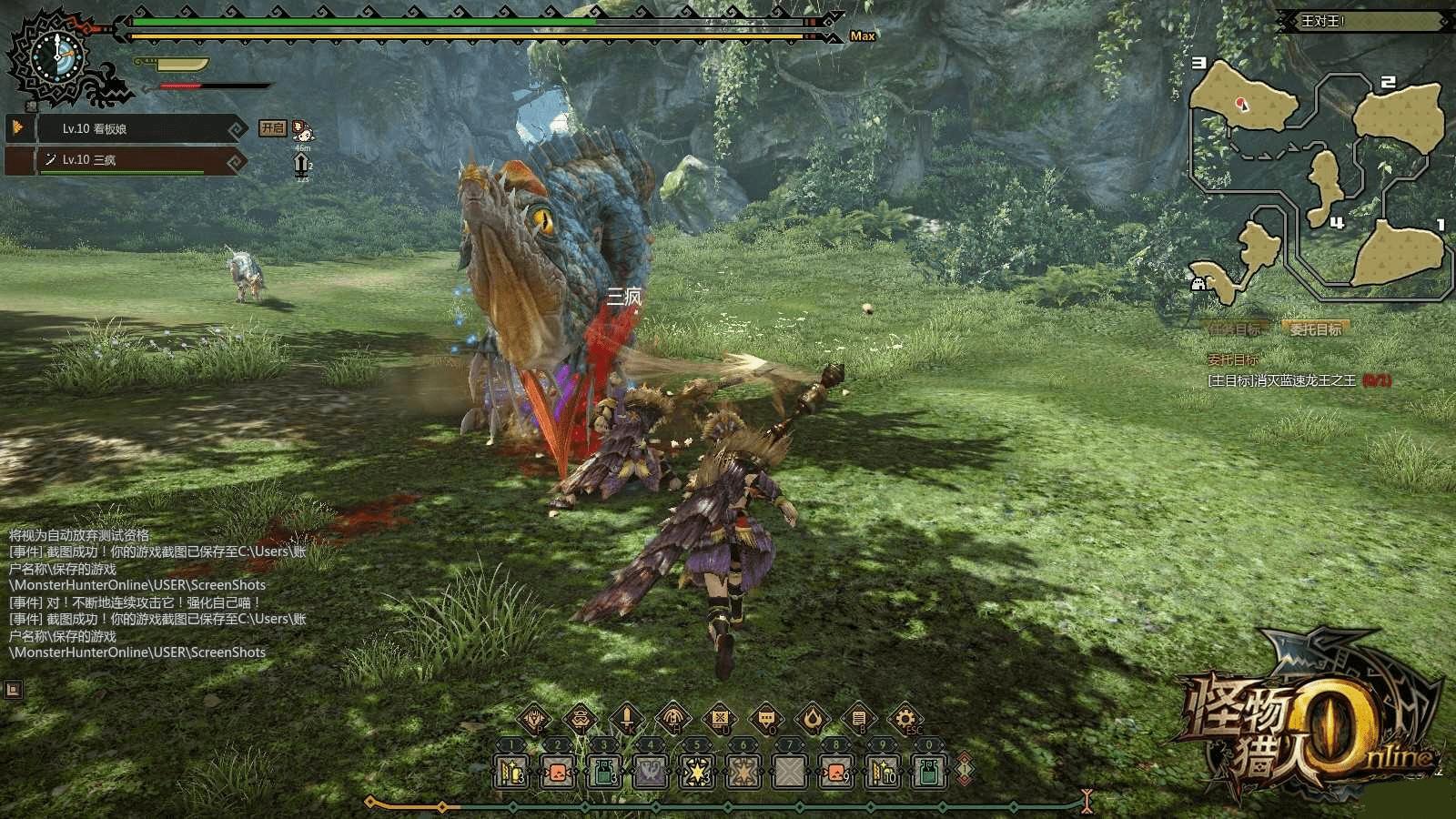The image size is (1456, 819).
Task: Select the base camp tent marker on minimap
Action: pyautogui.click(x=1199, y=283)
